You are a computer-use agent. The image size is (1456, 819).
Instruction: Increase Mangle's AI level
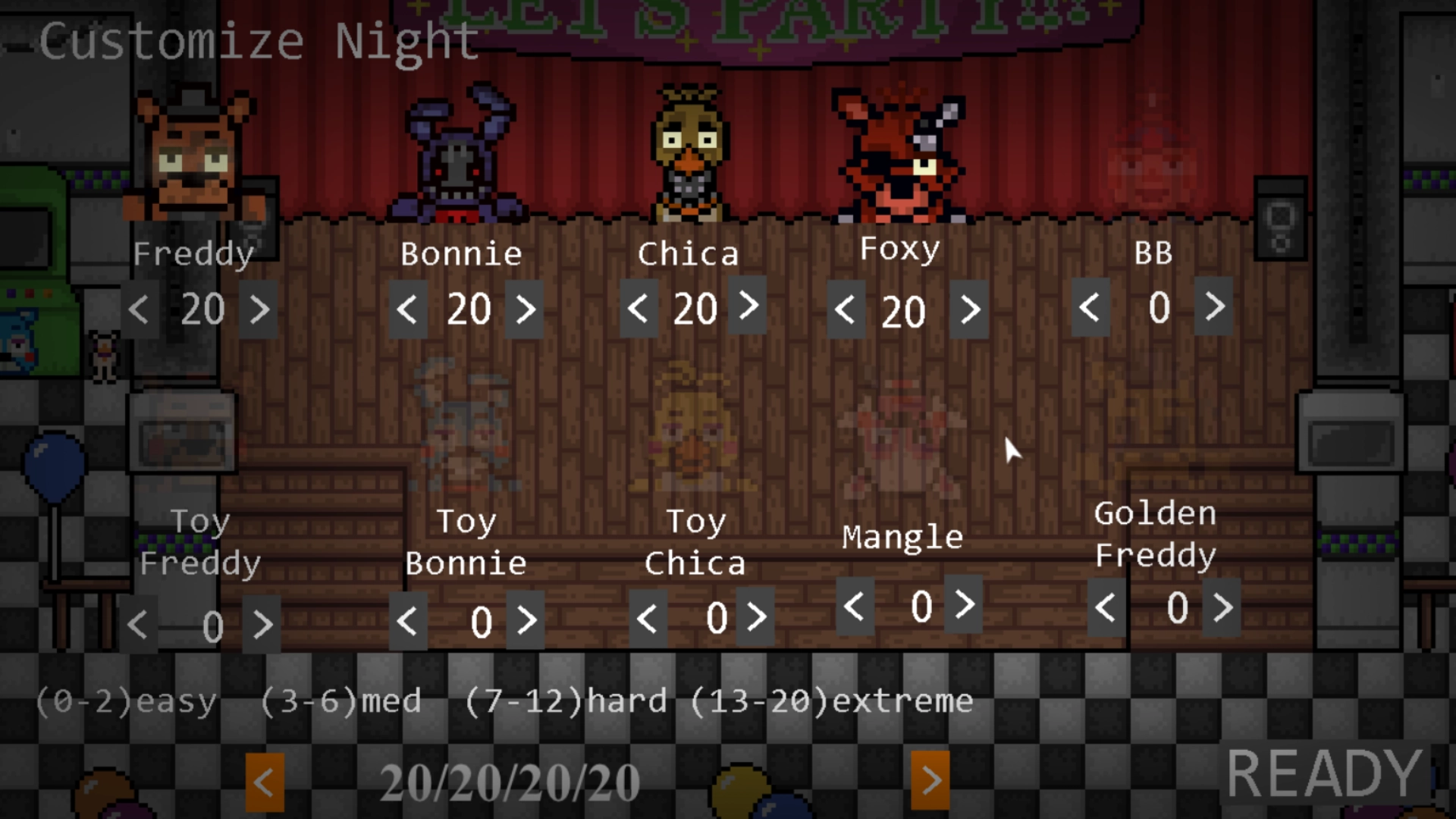point(964,606)
